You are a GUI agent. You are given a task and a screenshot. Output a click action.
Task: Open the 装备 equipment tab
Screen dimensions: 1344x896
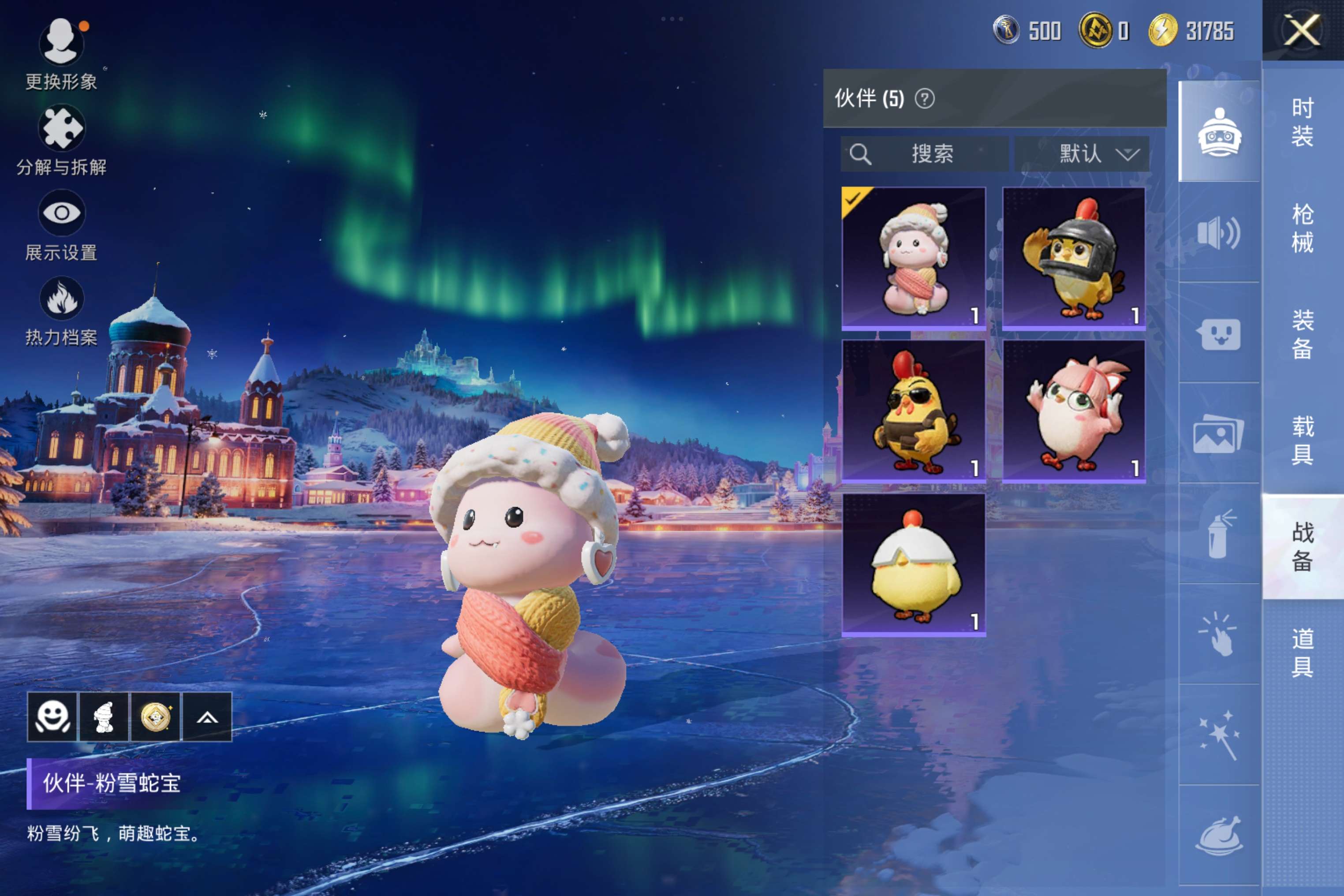tap(1302, 335)
